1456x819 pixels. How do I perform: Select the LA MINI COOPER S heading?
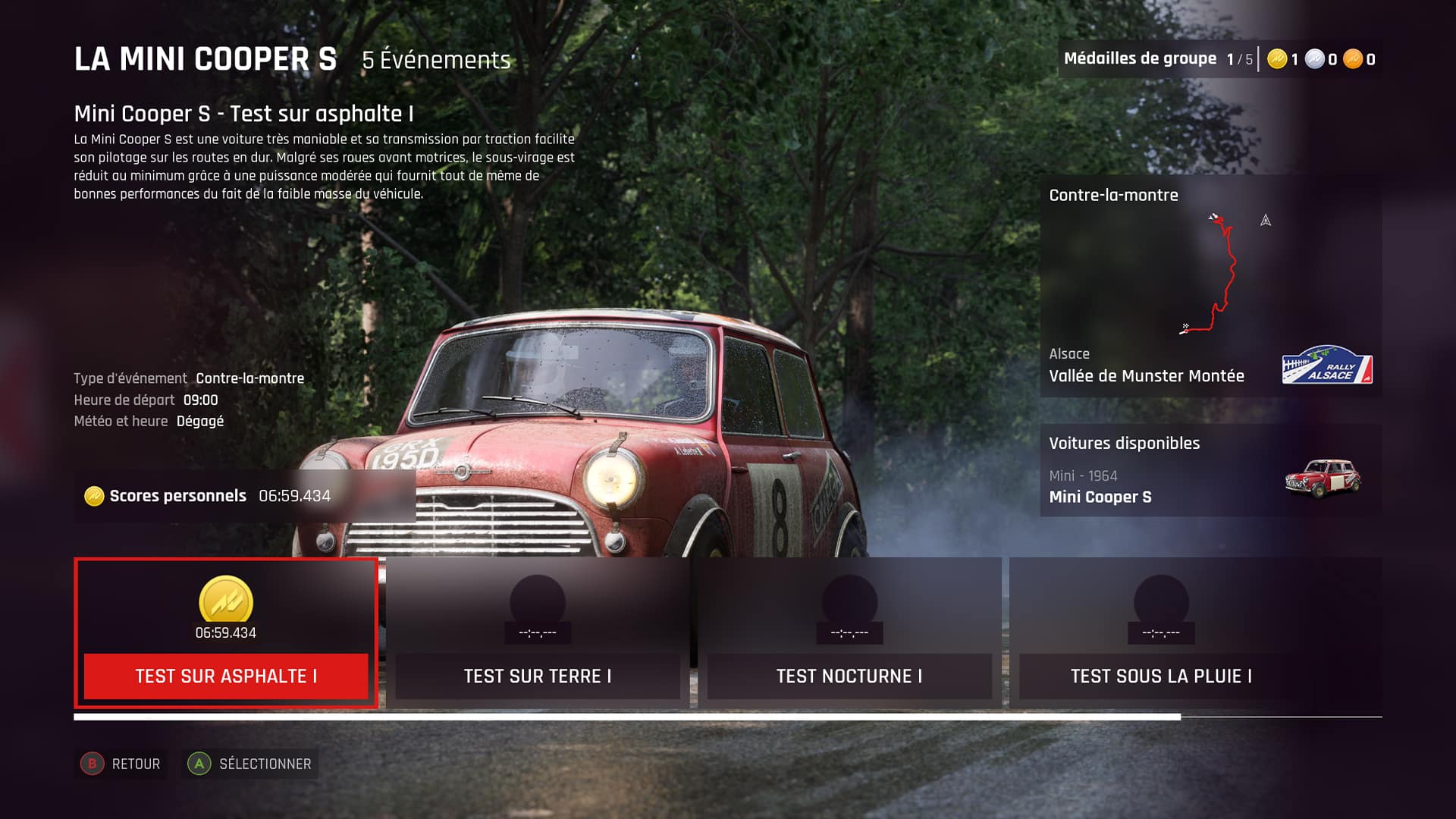tap(206, 58)
